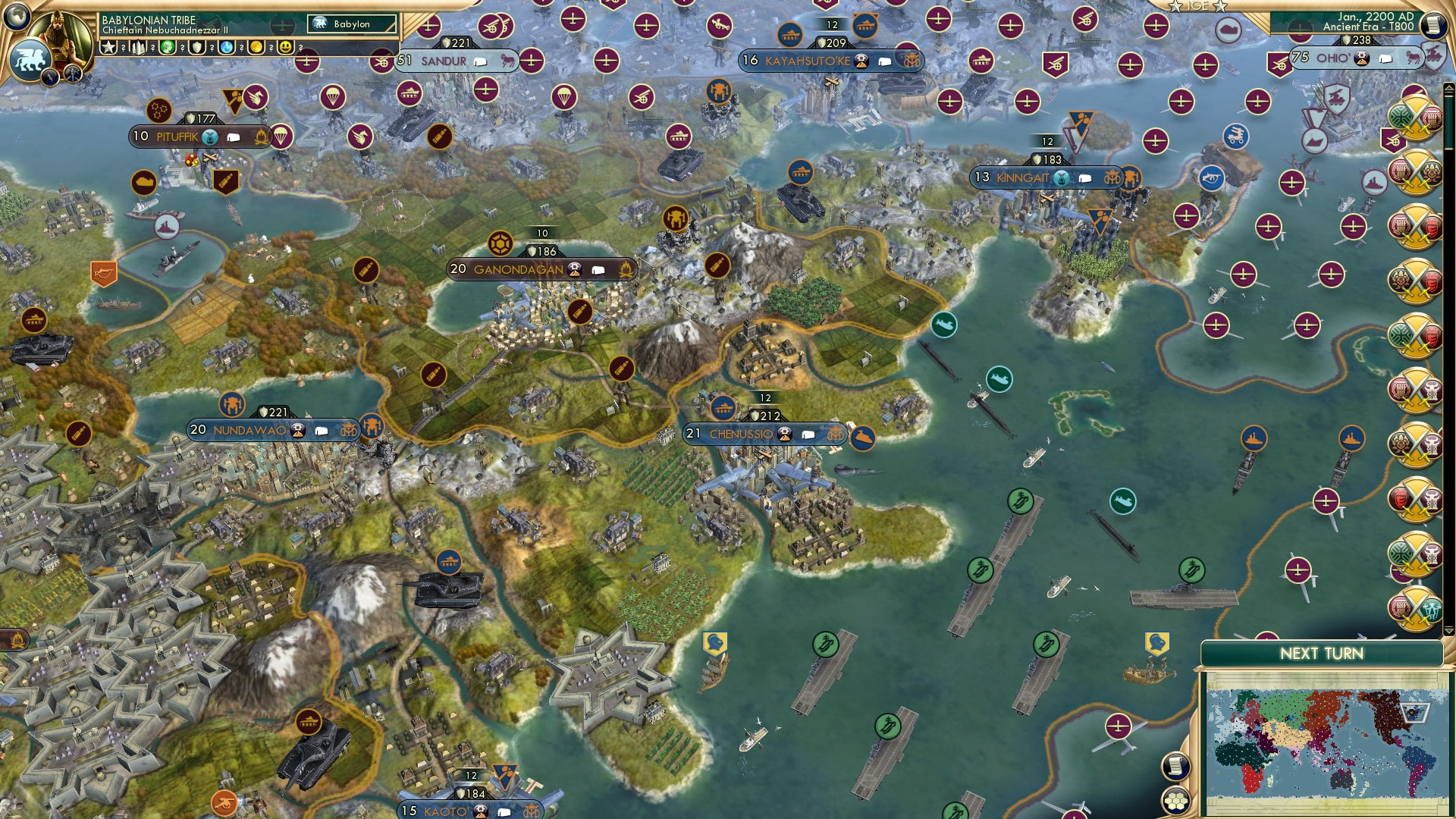
Task: Click the up arrow on the notification scrollbar
Action: coord(1448,86)
